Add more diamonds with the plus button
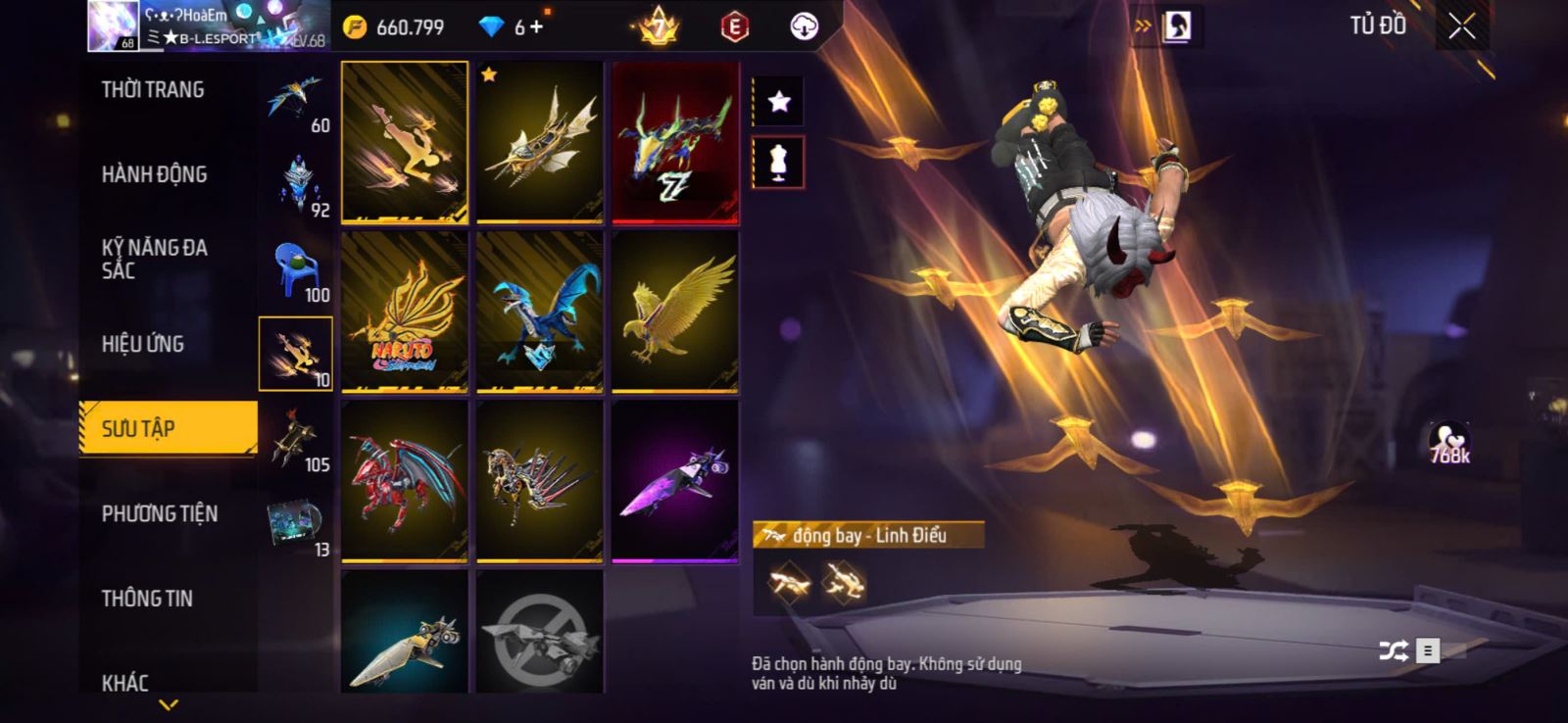The image size is (1568, 723). coord(536,27)
